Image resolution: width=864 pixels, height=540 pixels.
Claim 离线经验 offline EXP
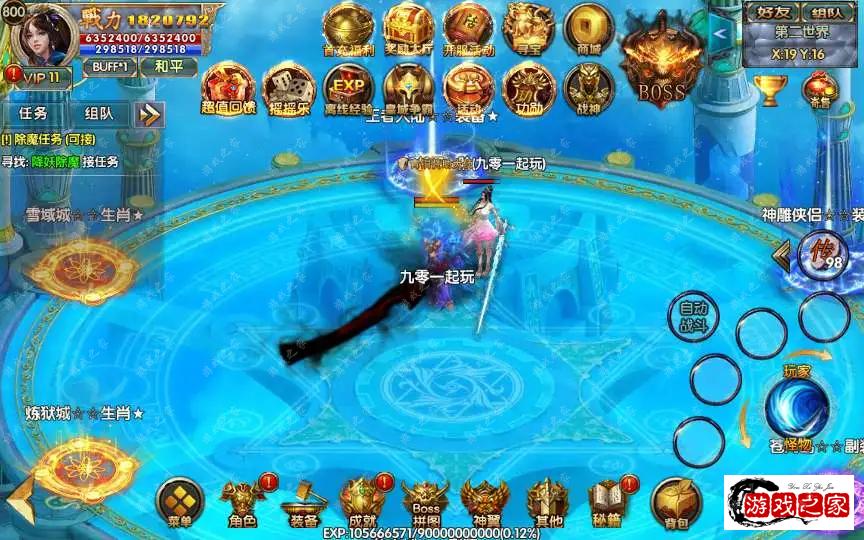pos(348,88)
